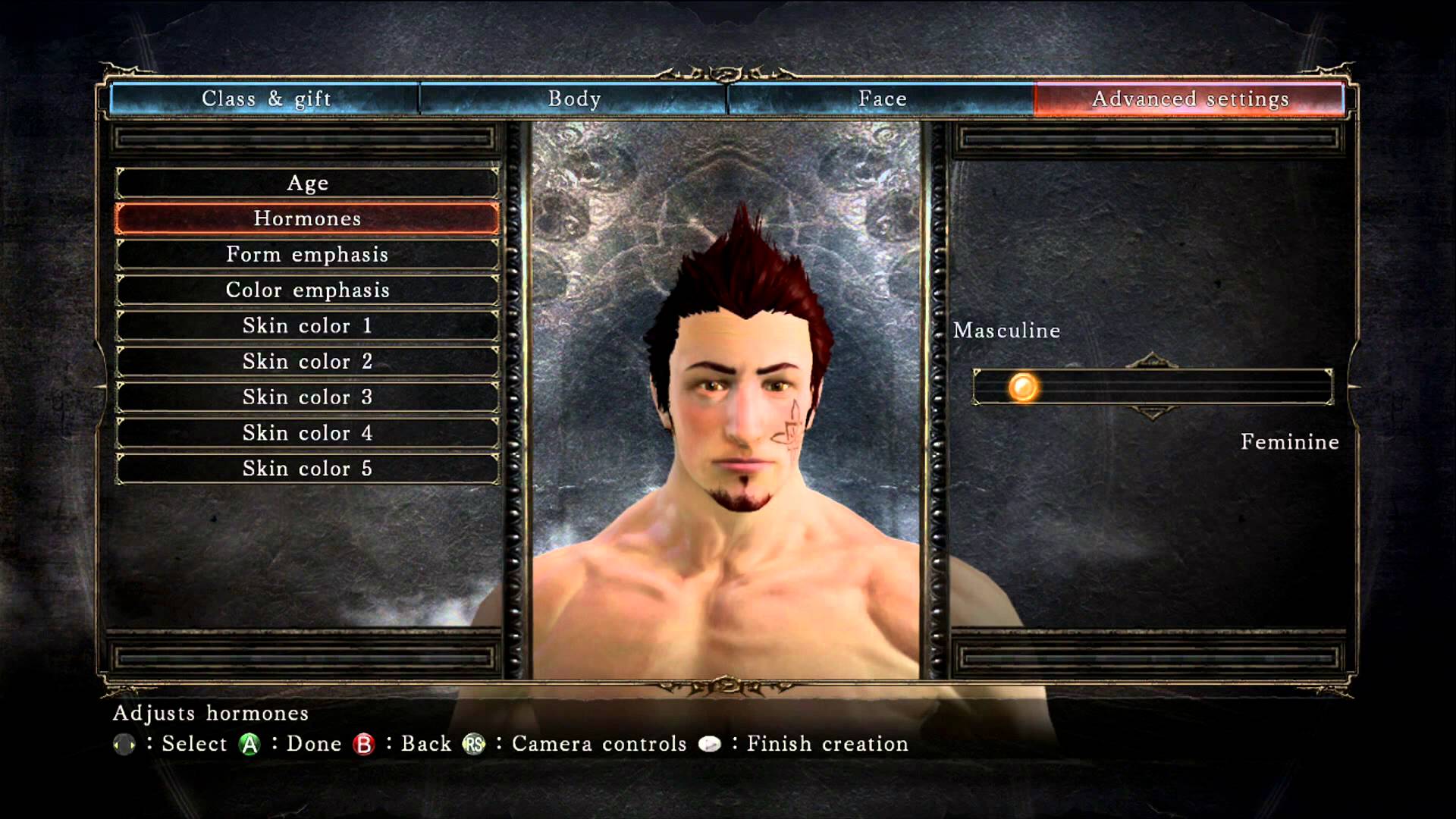The image size is (1456, 819).
Task: Select the Hormones entry
Action: [307, 218]
